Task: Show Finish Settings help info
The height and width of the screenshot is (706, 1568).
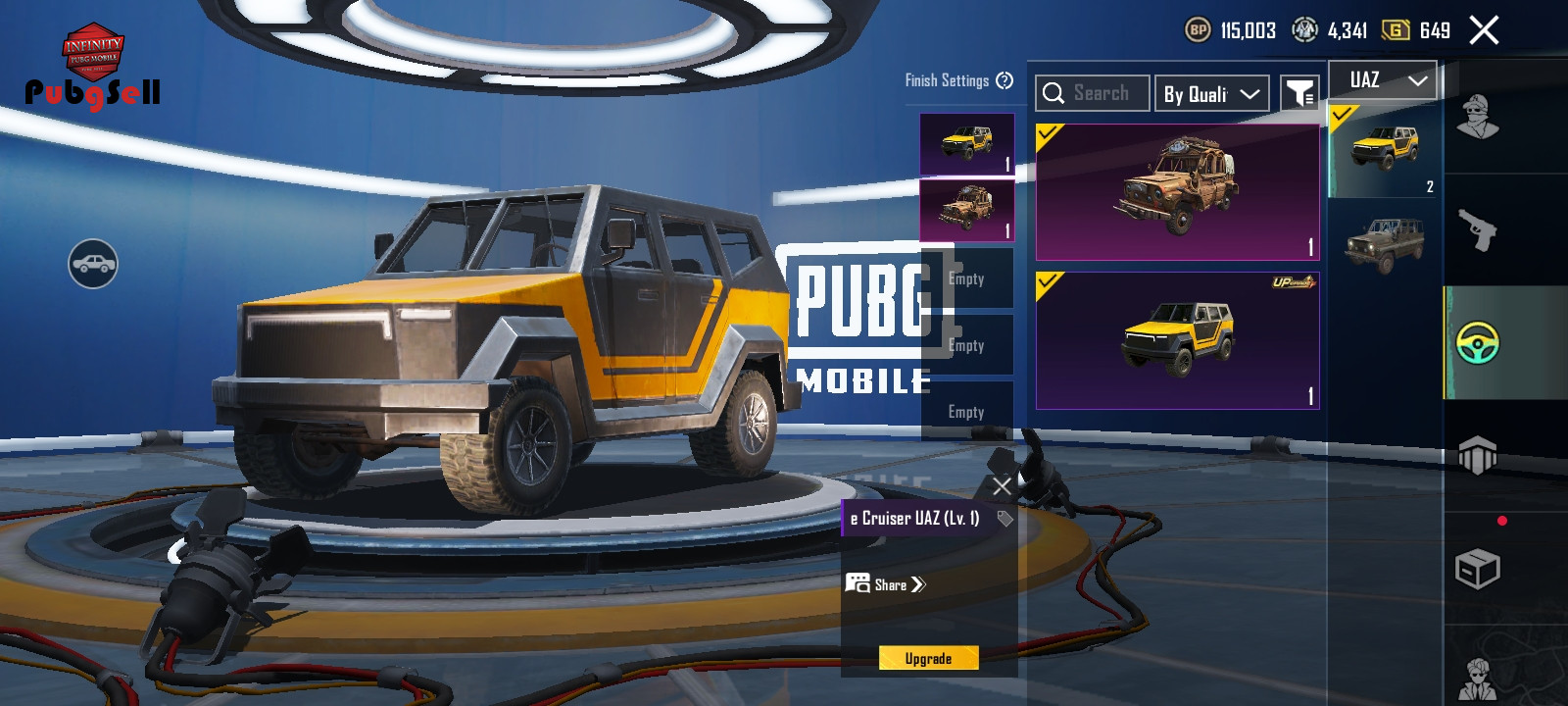Action: [x=1004, y=80]
